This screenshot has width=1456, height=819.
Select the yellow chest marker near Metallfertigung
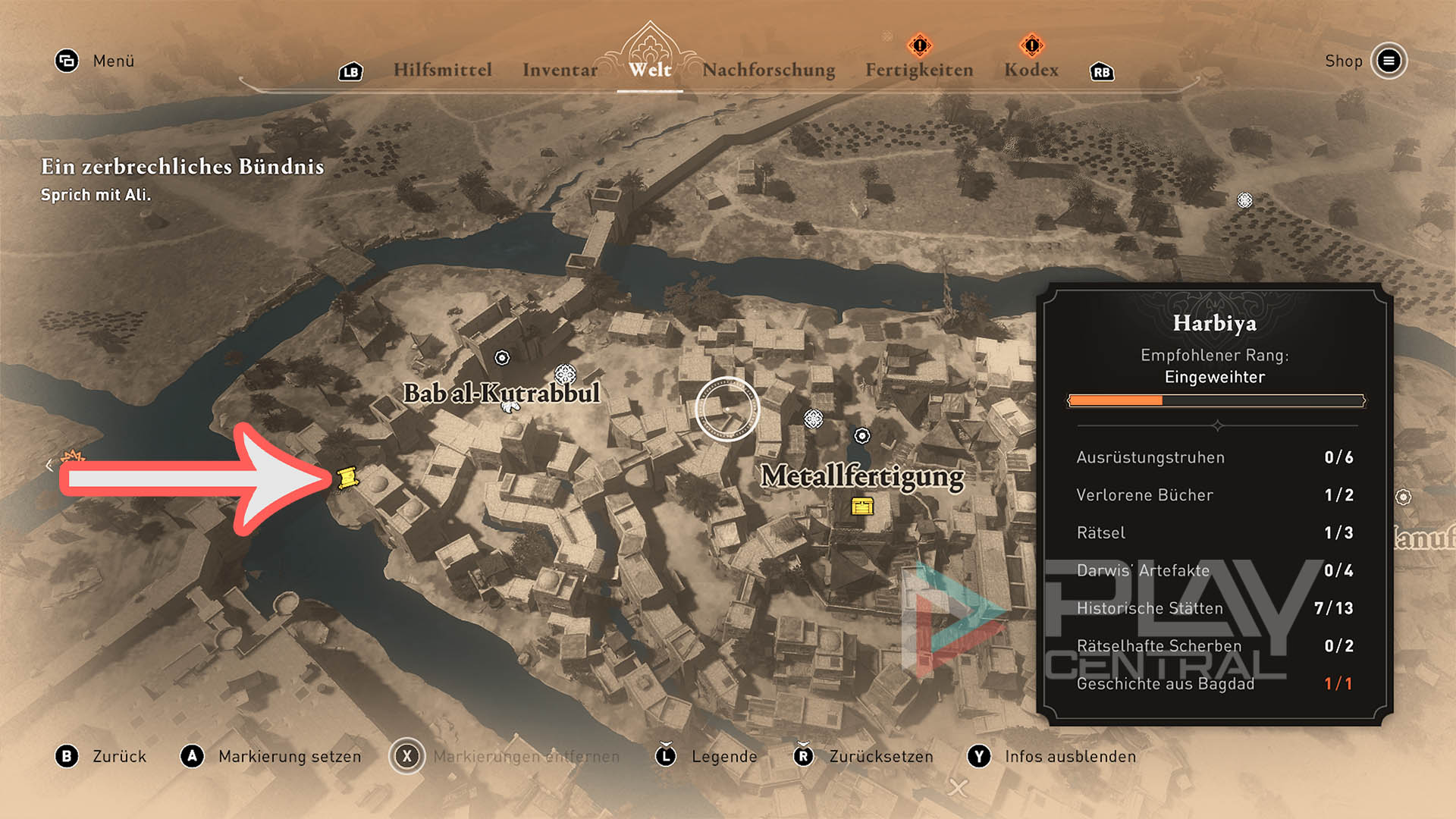click(x=862, y=506)
